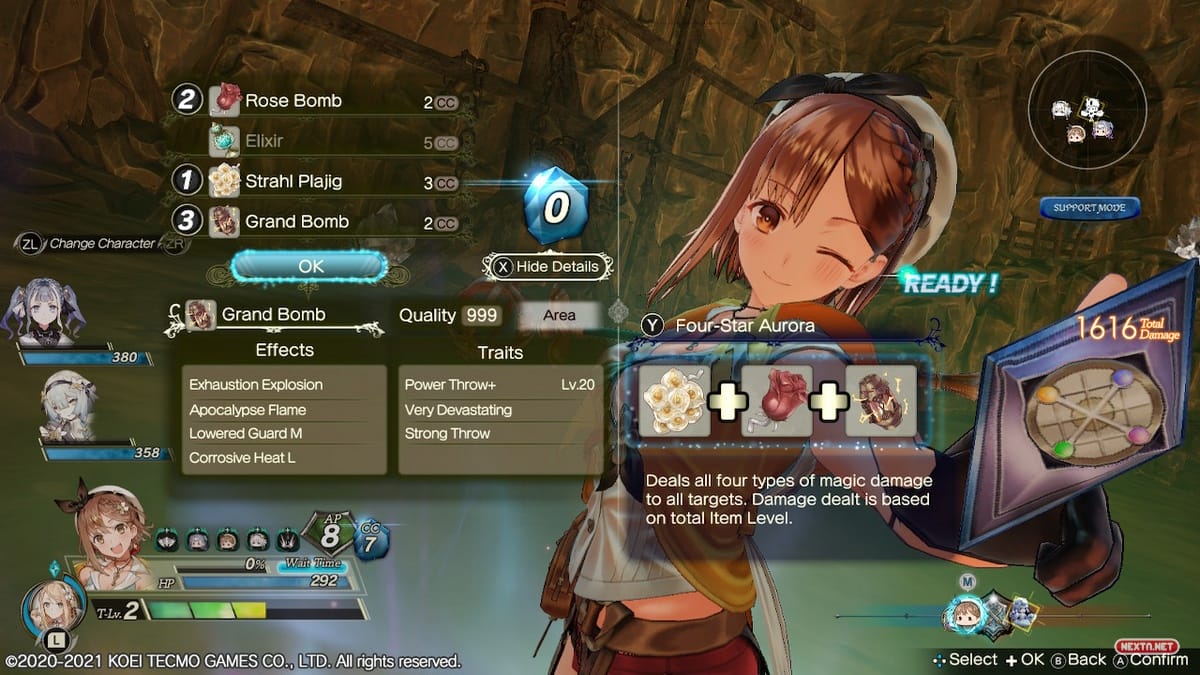The image size is (1200, 675).
Task: Select the Exhaustion Explosion effect row
Action: [285, 385]
